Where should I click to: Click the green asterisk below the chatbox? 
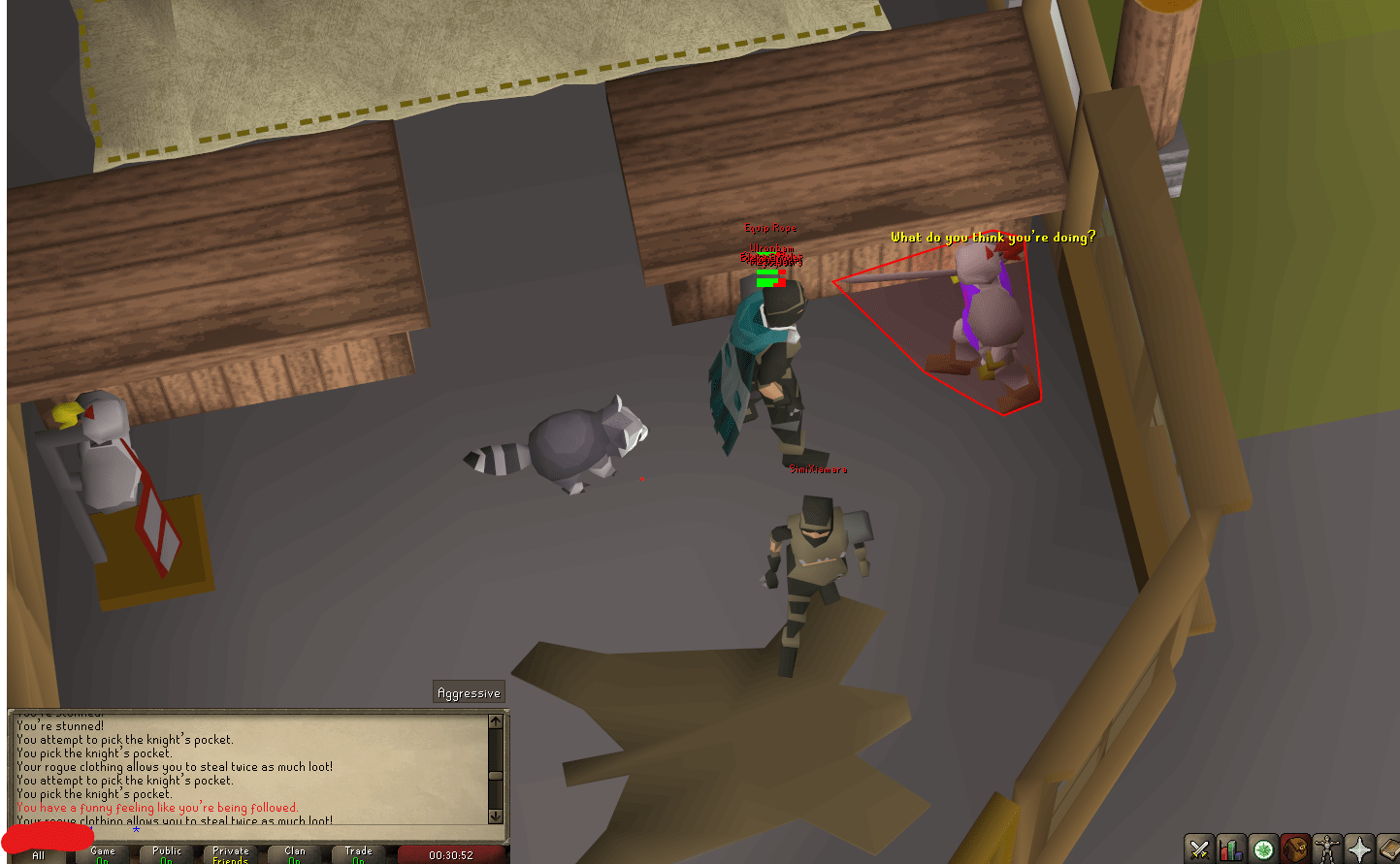(136, 831)
